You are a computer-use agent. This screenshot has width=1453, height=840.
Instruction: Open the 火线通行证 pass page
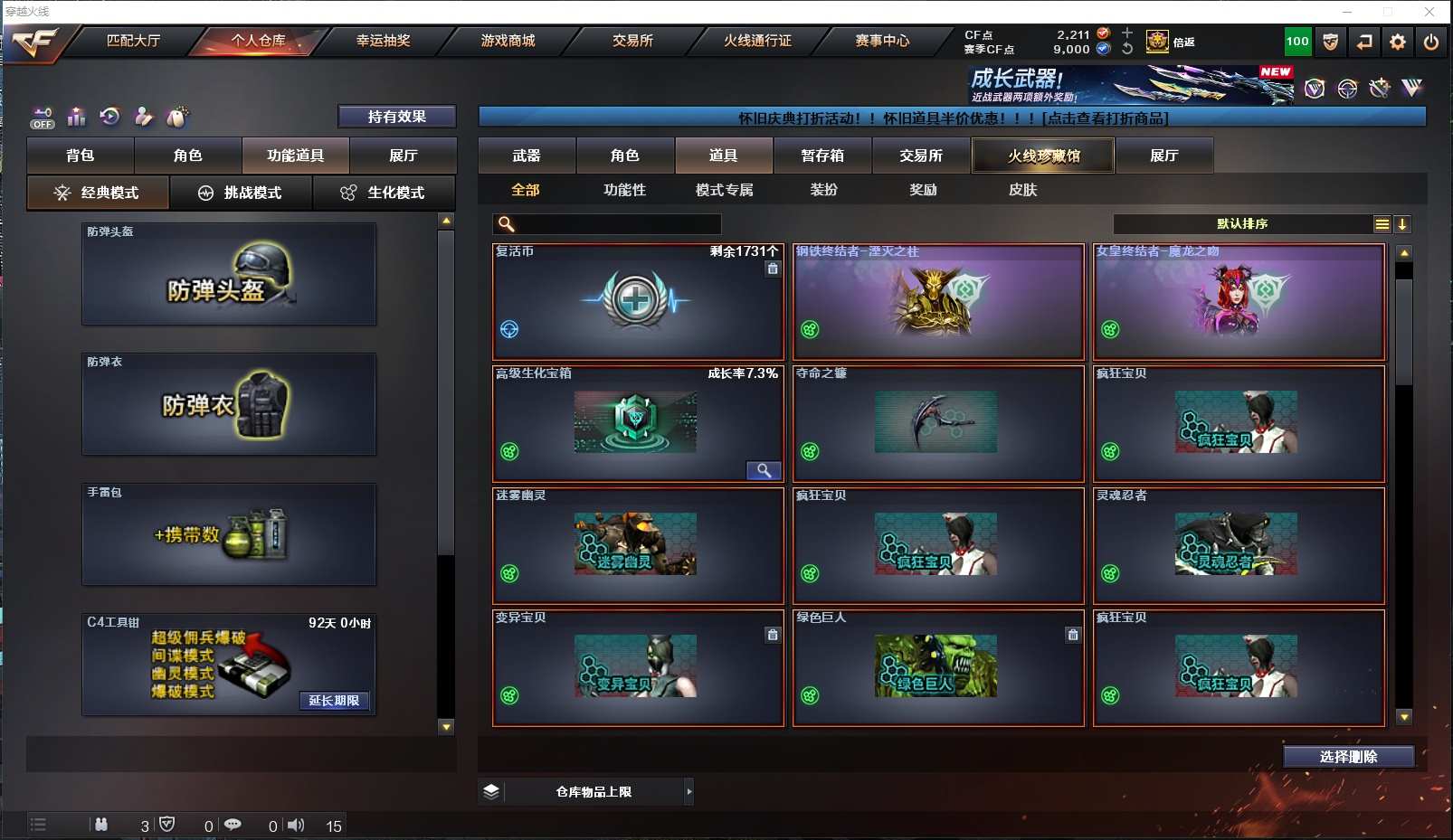point(757,41)
